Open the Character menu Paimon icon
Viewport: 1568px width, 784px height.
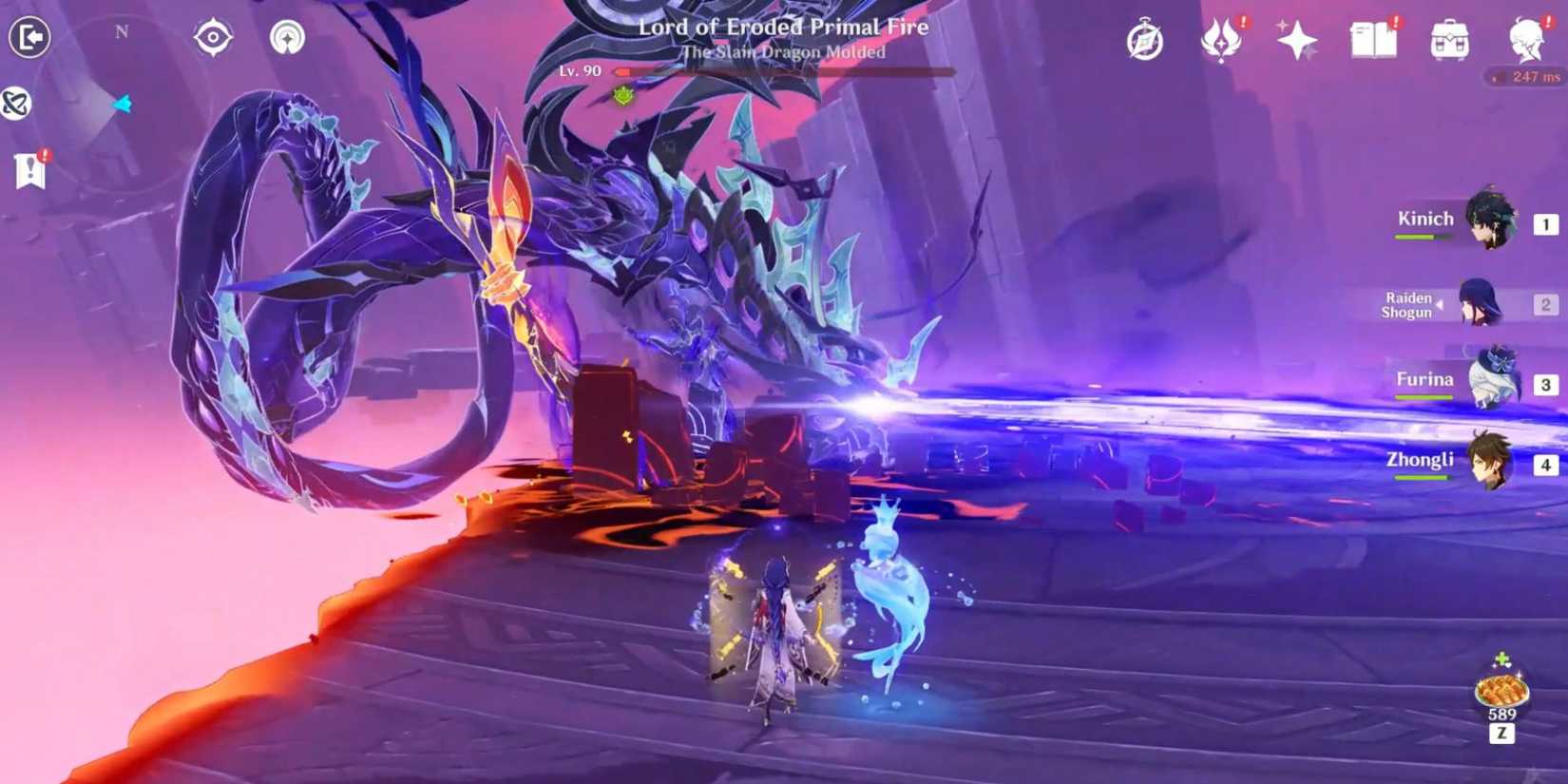tap(1525, 43)
